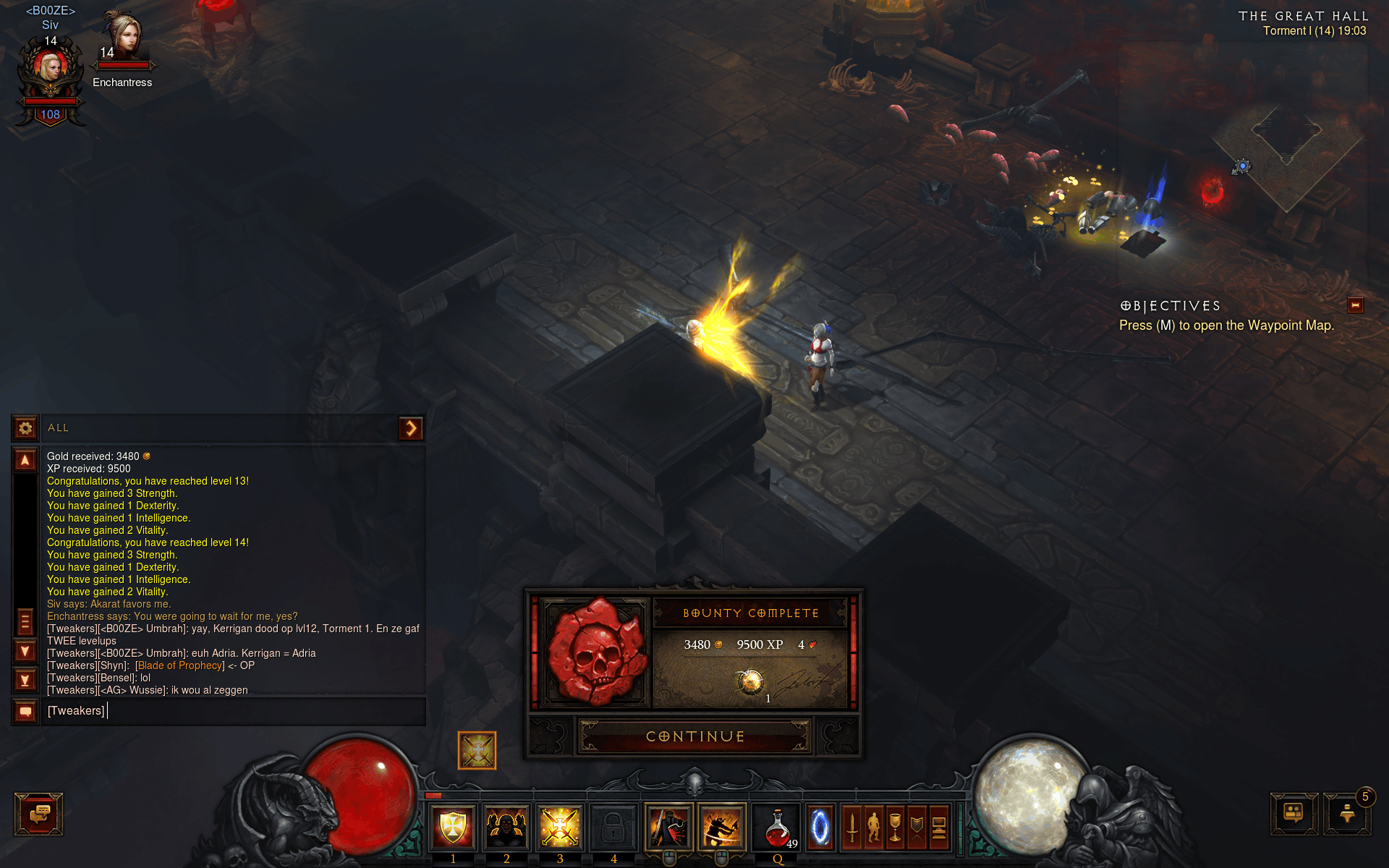Select the axe-swinging secondary skill
This screenshot has width=1389, height=868.
[x=721, y=826]
